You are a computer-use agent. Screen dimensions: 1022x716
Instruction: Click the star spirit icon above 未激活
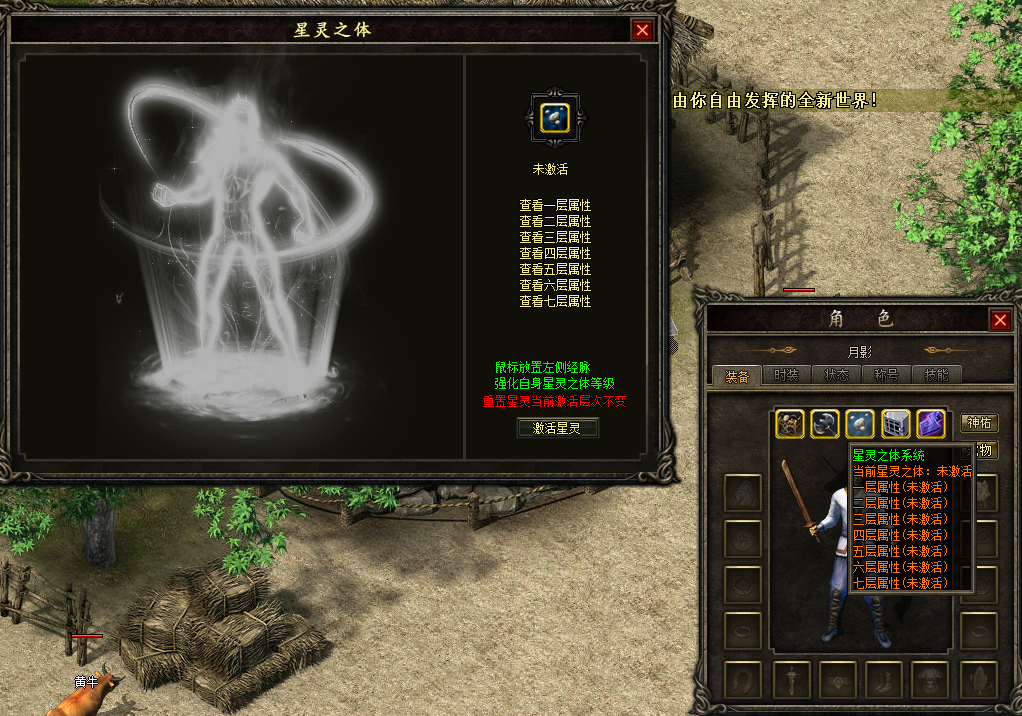pos(555,118)
